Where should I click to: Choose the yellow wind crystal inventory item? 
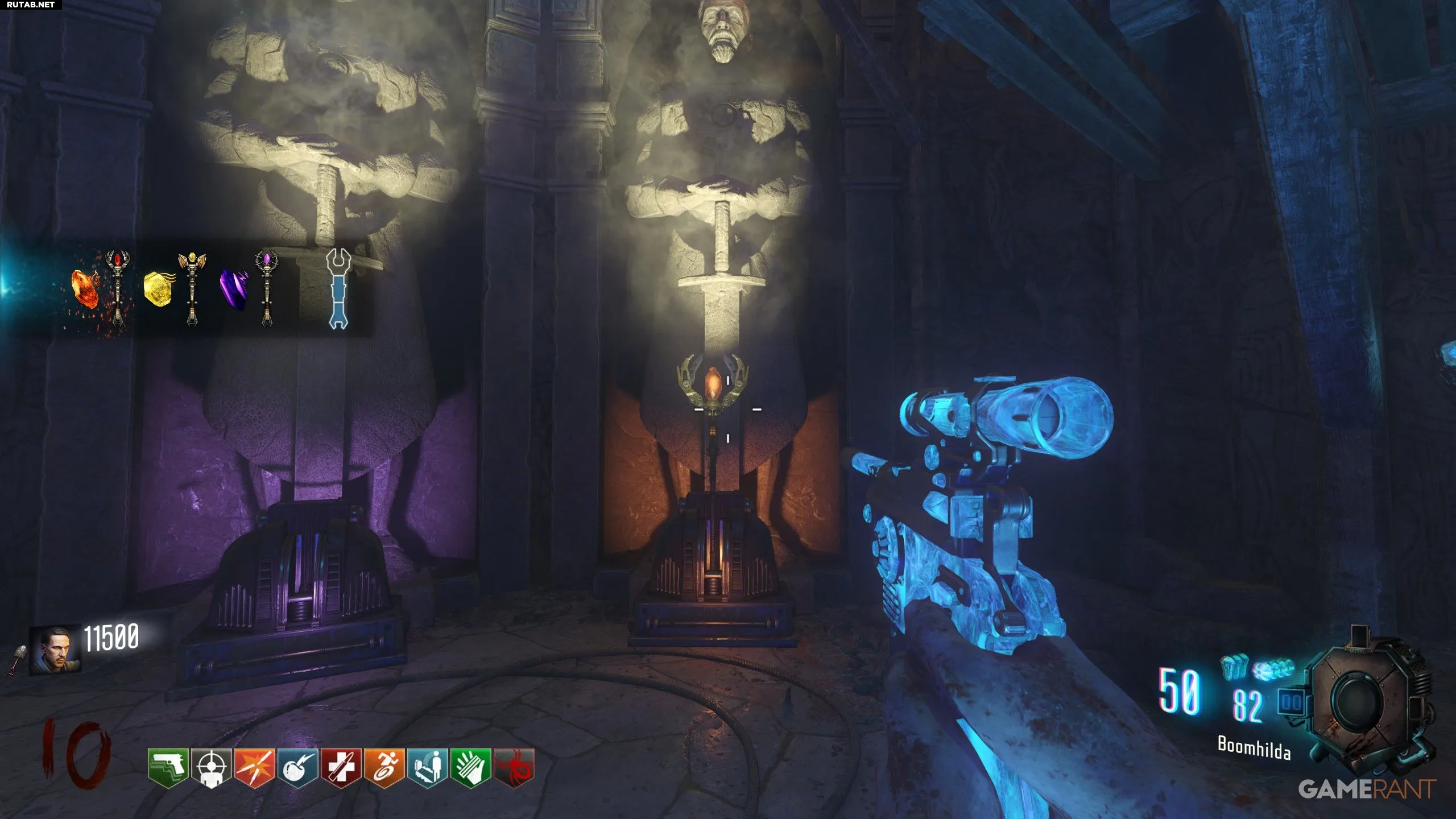[157, 289]
